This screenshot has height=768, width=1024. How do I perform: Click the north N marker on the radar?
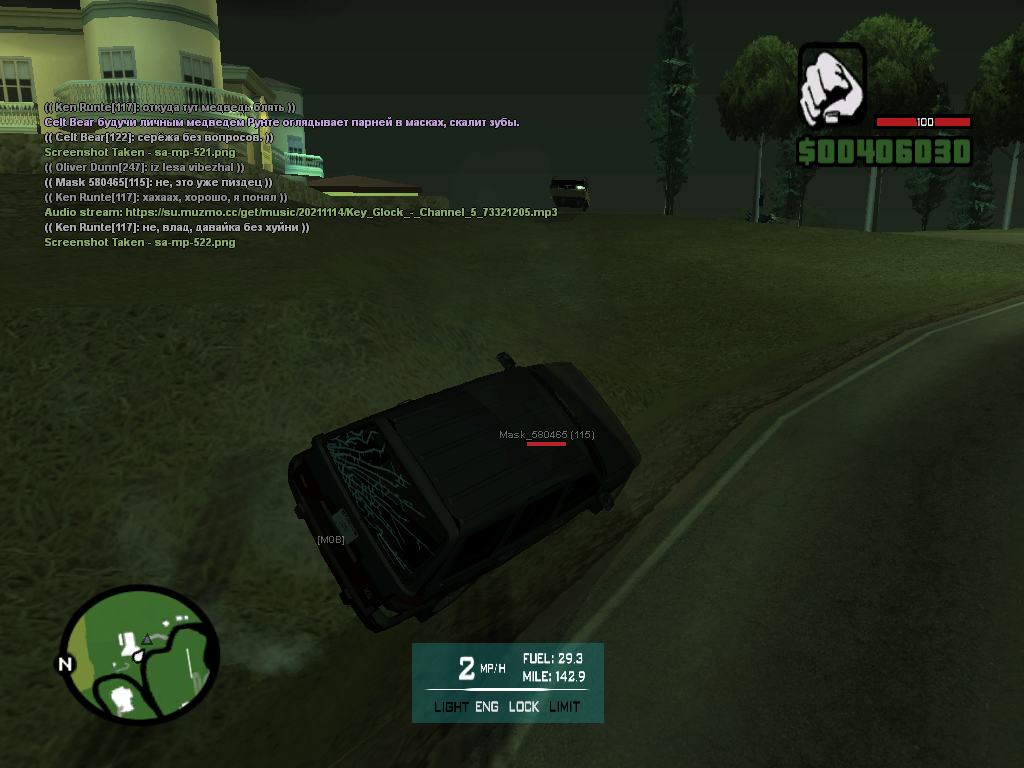(x=65, y=663)
